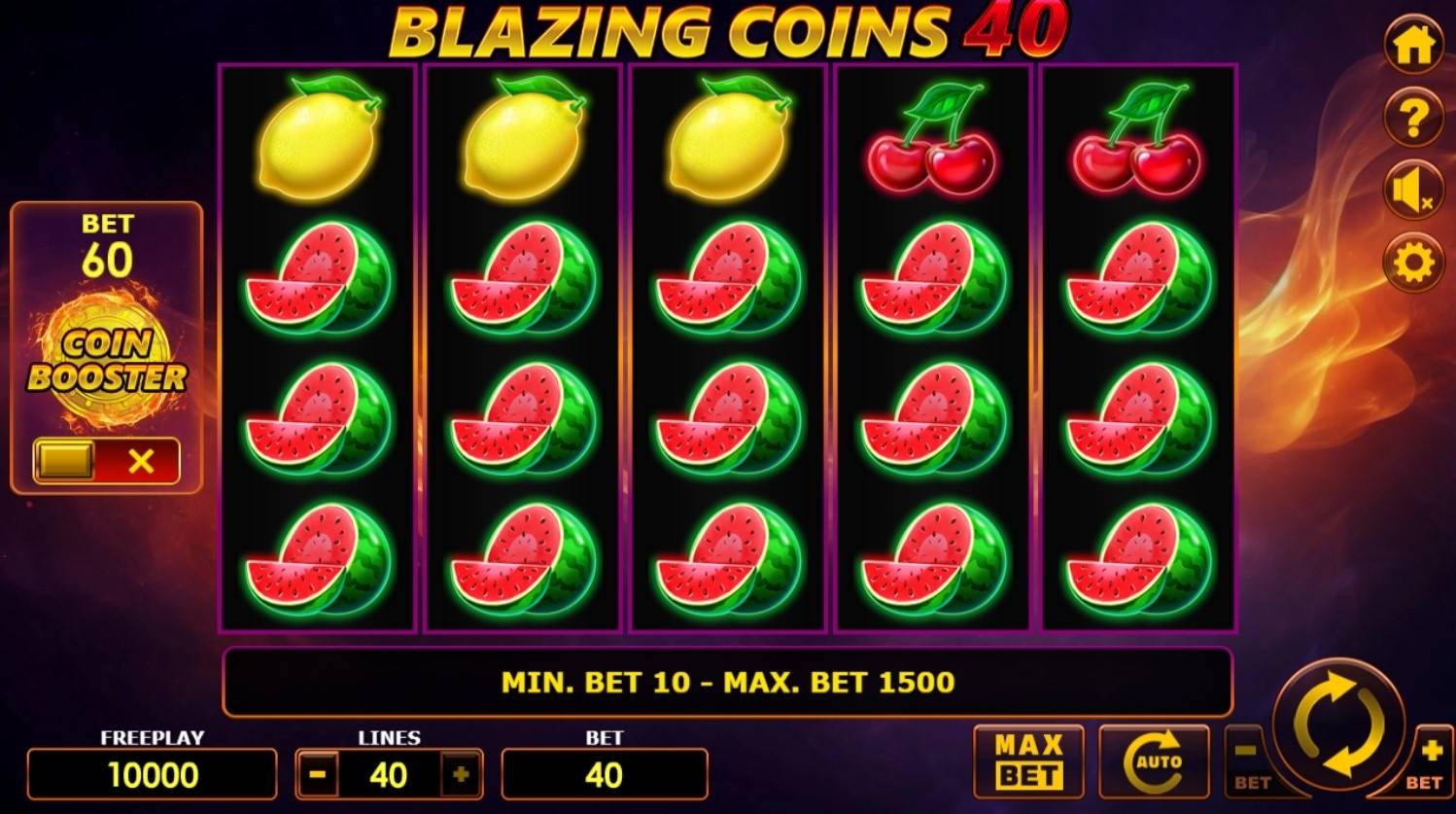
Task: Click the MIN BET MAX BET info bar
Action: pyautogui.click(x=727, y=684)
